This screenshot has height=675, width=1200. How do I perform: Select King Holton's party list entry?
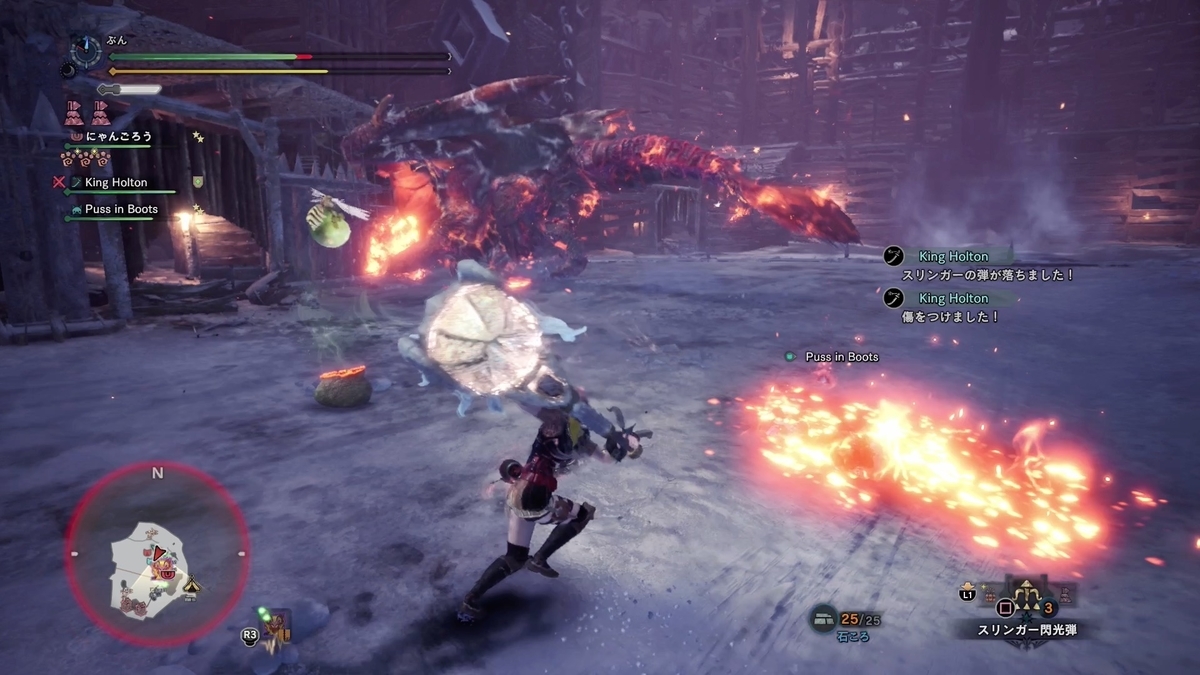coord(115,183)
